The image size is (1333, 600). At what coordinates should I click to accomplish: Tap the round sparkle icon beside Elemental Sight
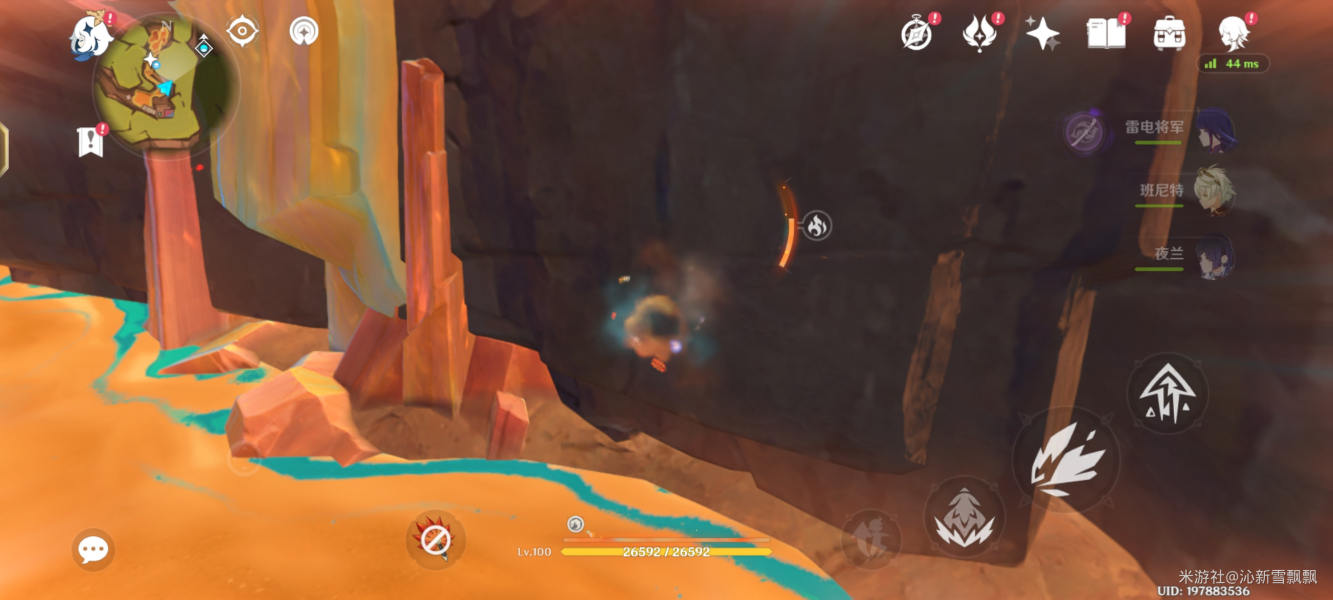pyautogui.click(x=304, y=31)
